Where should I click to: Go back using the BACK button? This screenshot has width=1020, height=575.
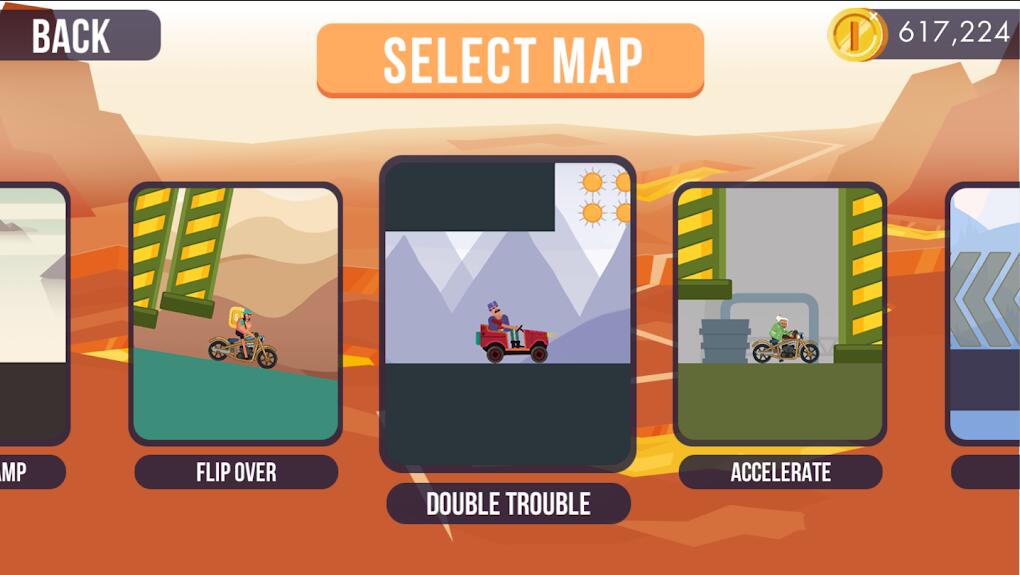click(75, 36)
